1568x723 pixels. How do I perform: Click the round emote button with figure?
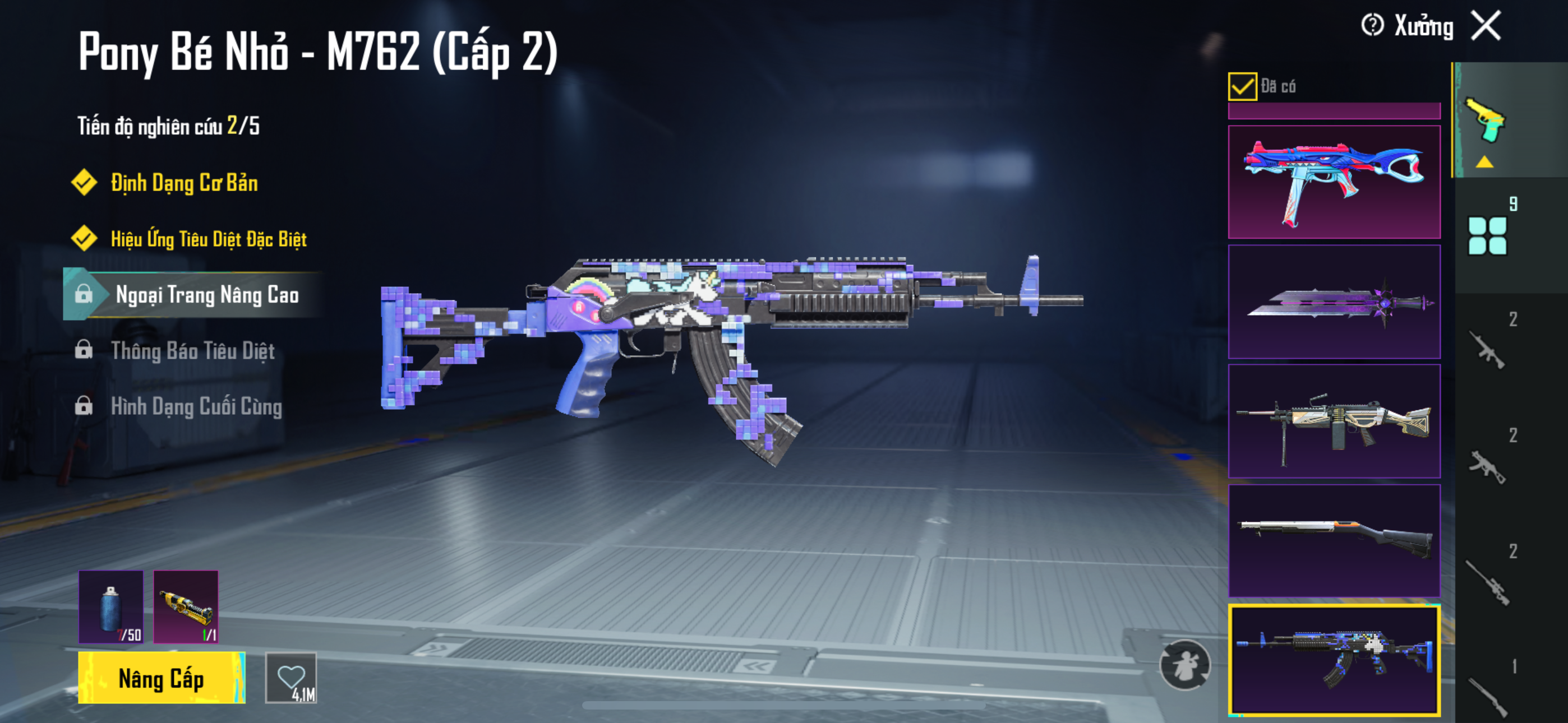(1184, 665)
